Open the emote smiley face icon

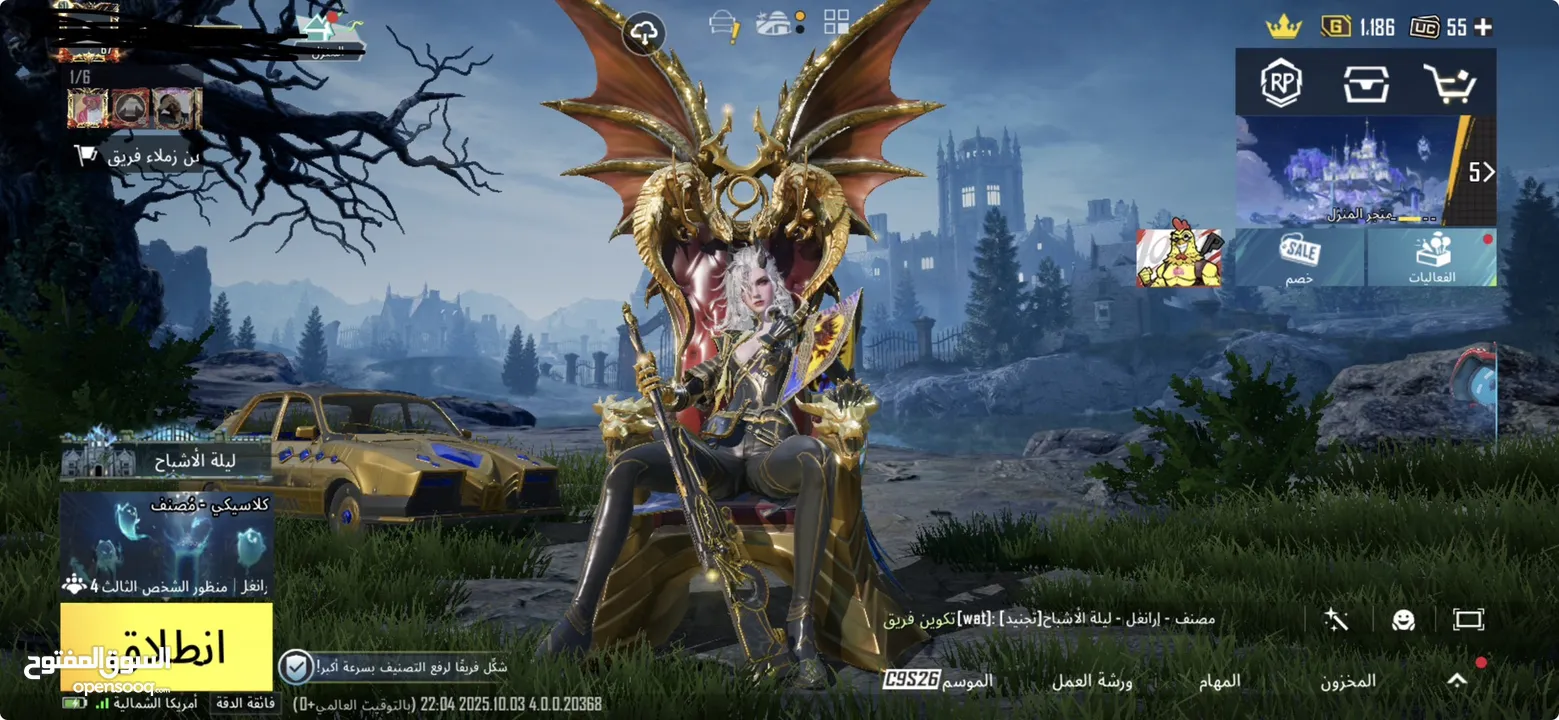coord(1403,620)
